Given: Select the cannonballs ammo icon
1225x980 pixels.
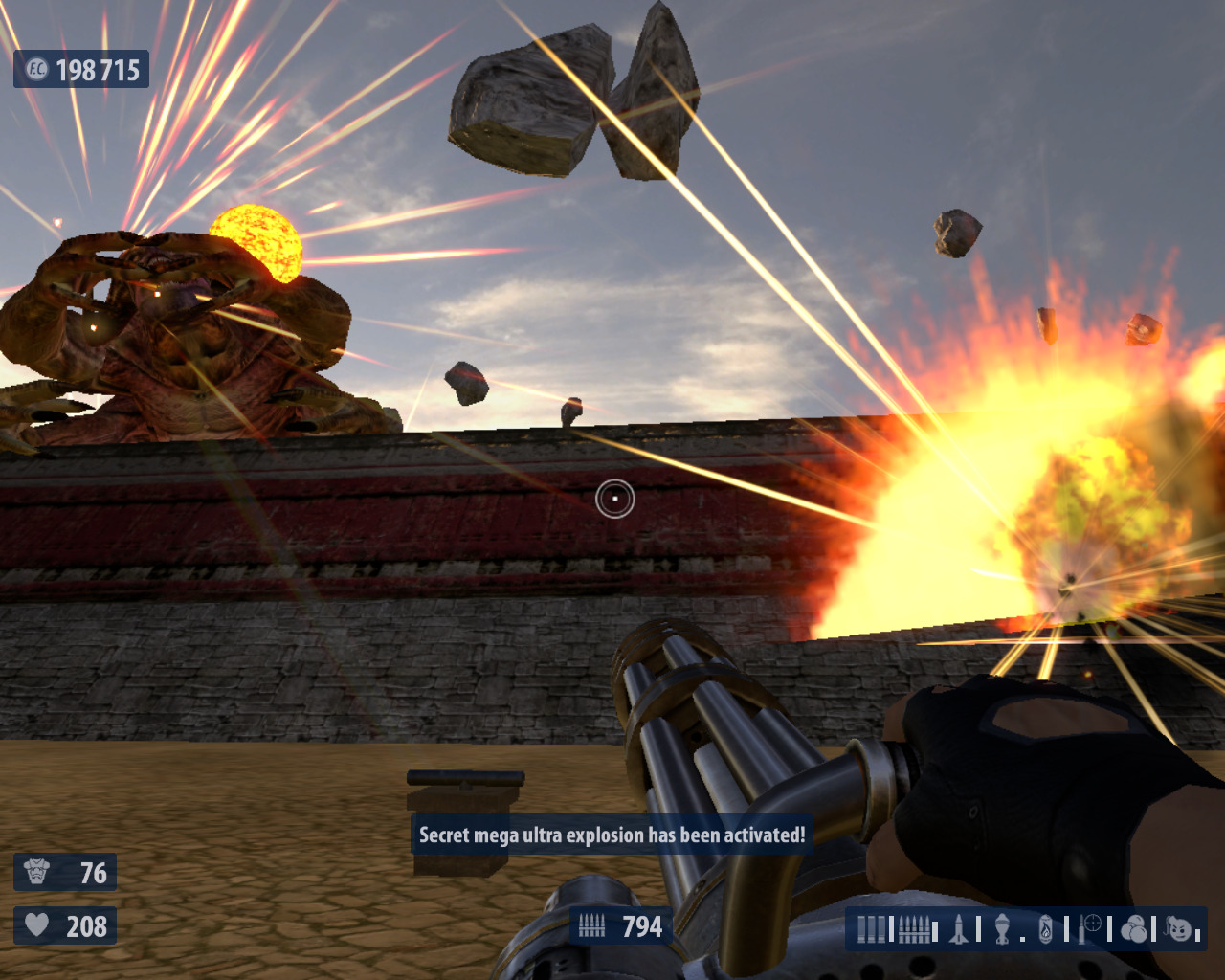Looking at the screenshot, I should tap(1133, 929).
